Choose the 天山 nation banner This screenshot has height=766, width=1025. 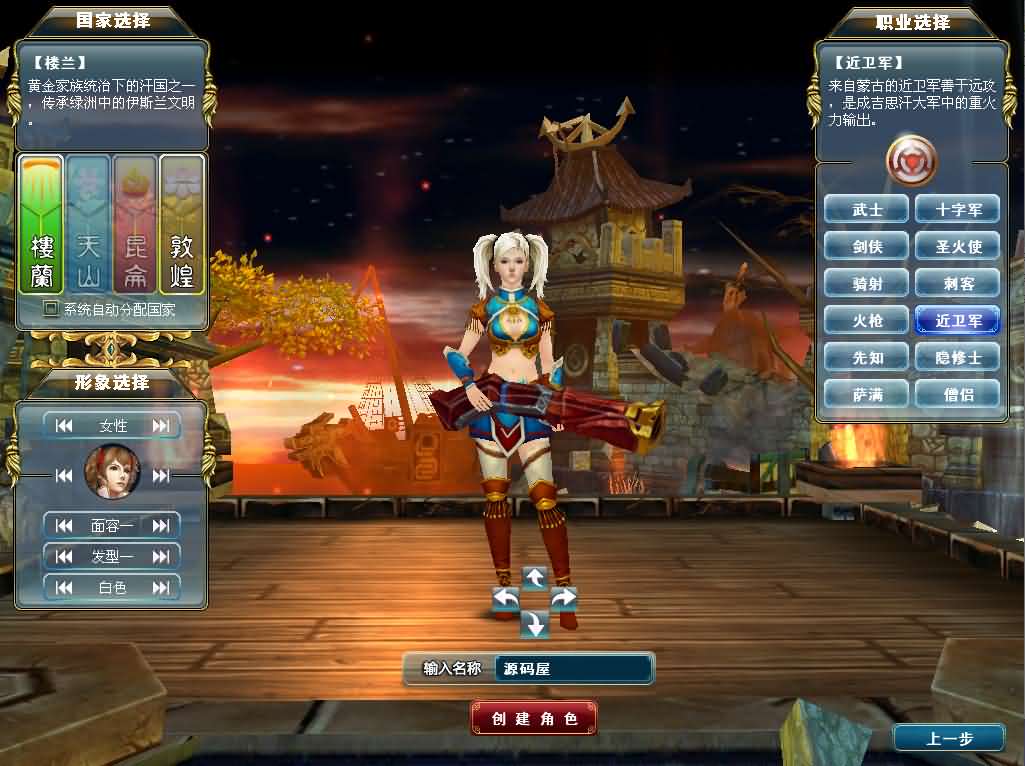pos(88,225)
